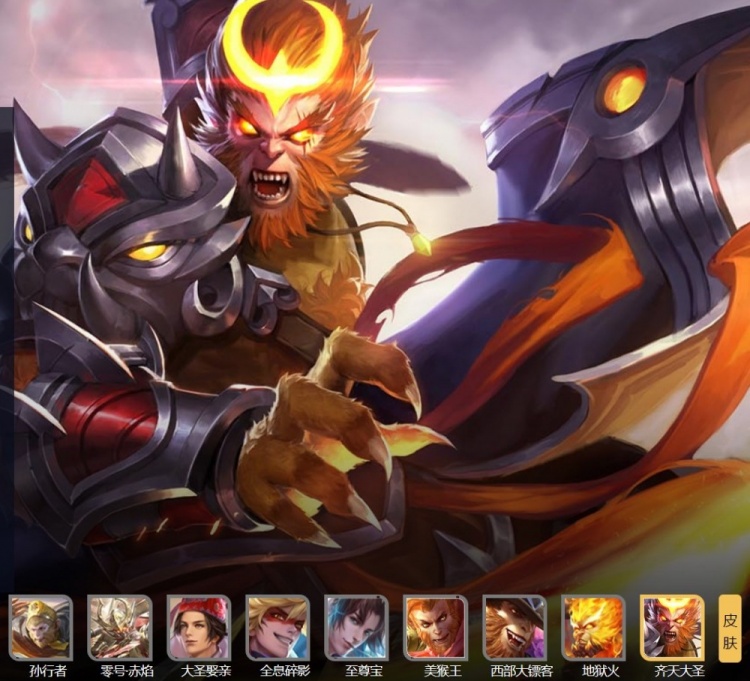Select the 至尊宝 skin thumbnail
Screen dimensions: 750x681
[357, 628]
